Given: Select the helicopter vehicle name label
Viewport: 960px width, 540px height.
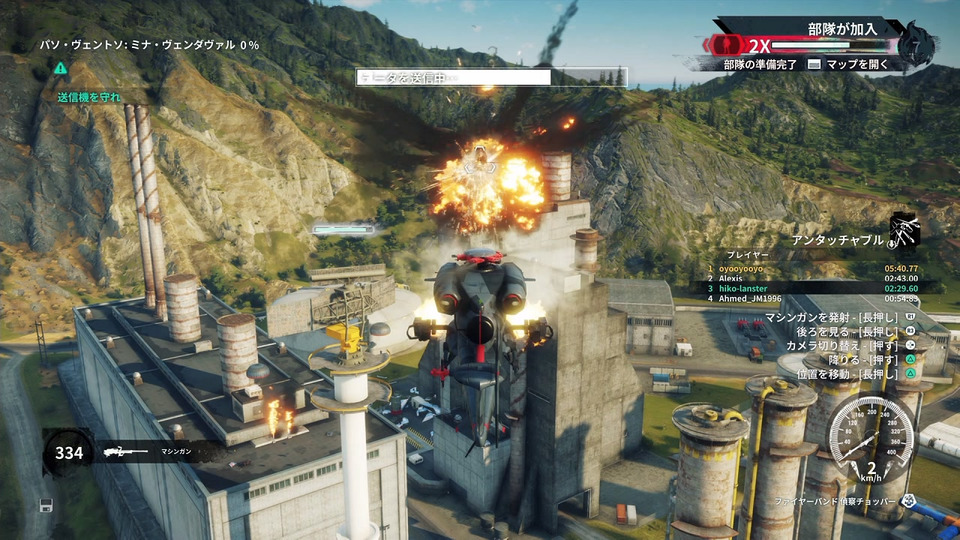Looking at the screenshot, I should tap(832, 499).
